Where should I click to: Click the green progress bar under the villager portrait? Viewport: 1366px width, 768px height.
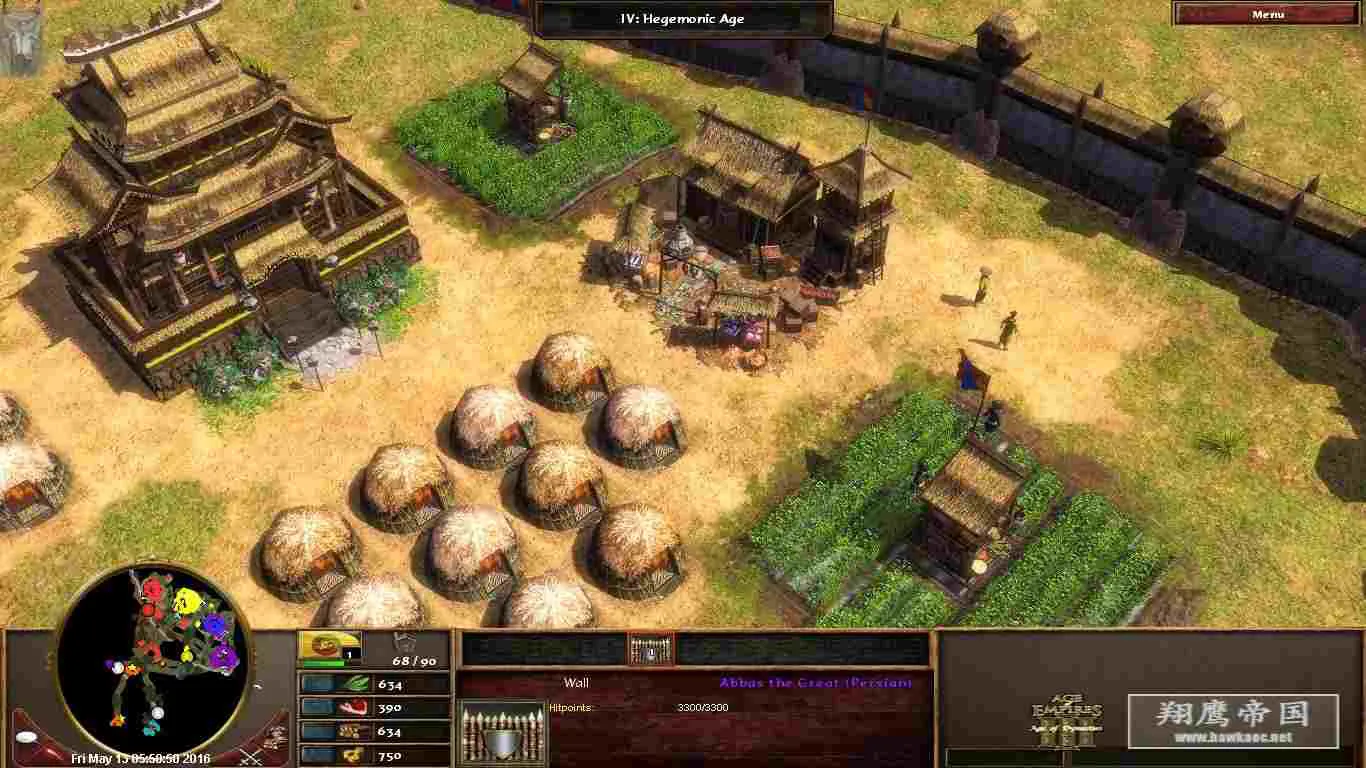[324, 661]
